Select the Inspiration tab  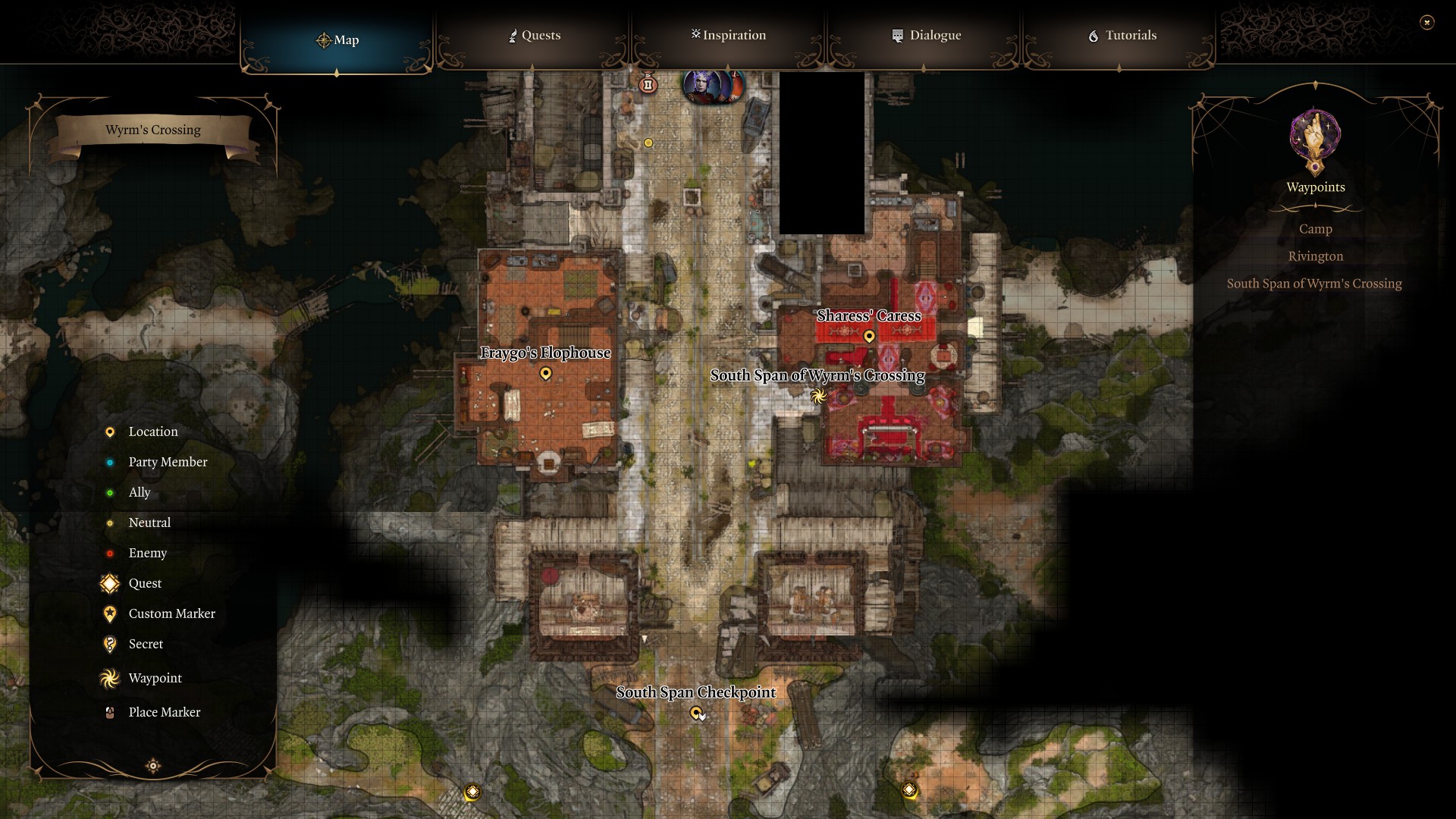[x=728, y=35]
